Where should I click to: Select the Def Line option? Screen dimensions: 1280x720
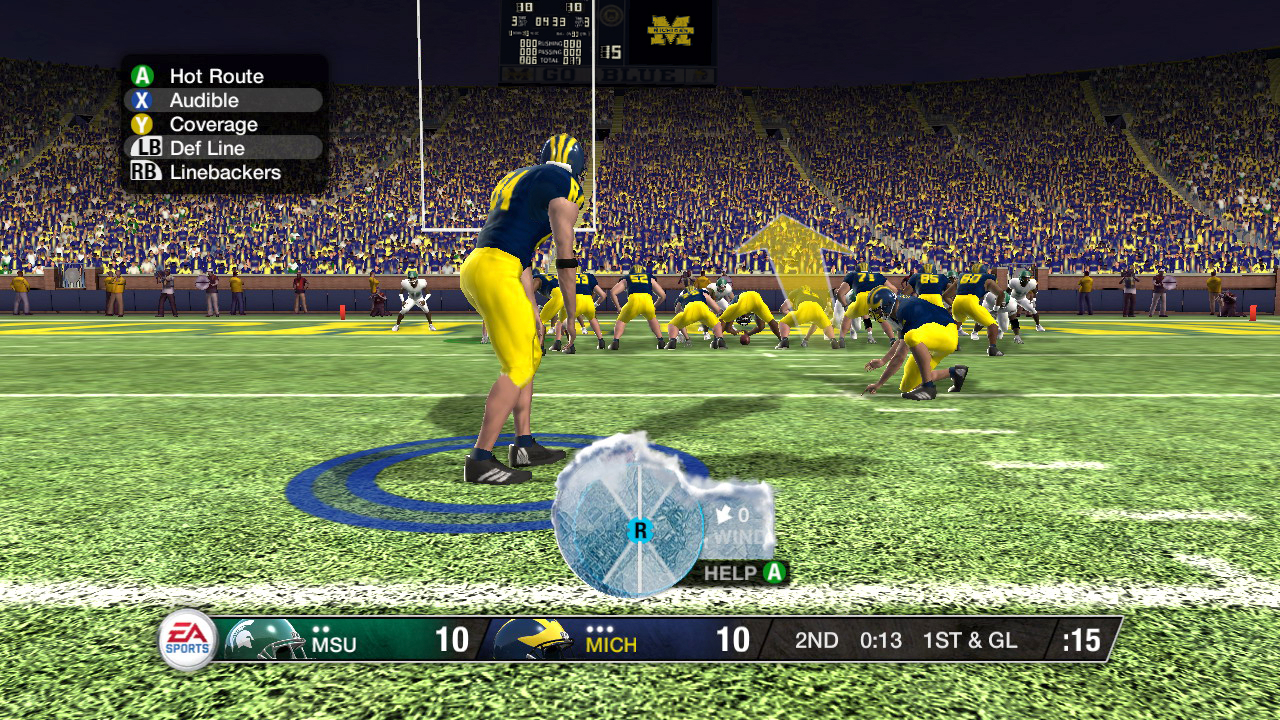[207, 148]
